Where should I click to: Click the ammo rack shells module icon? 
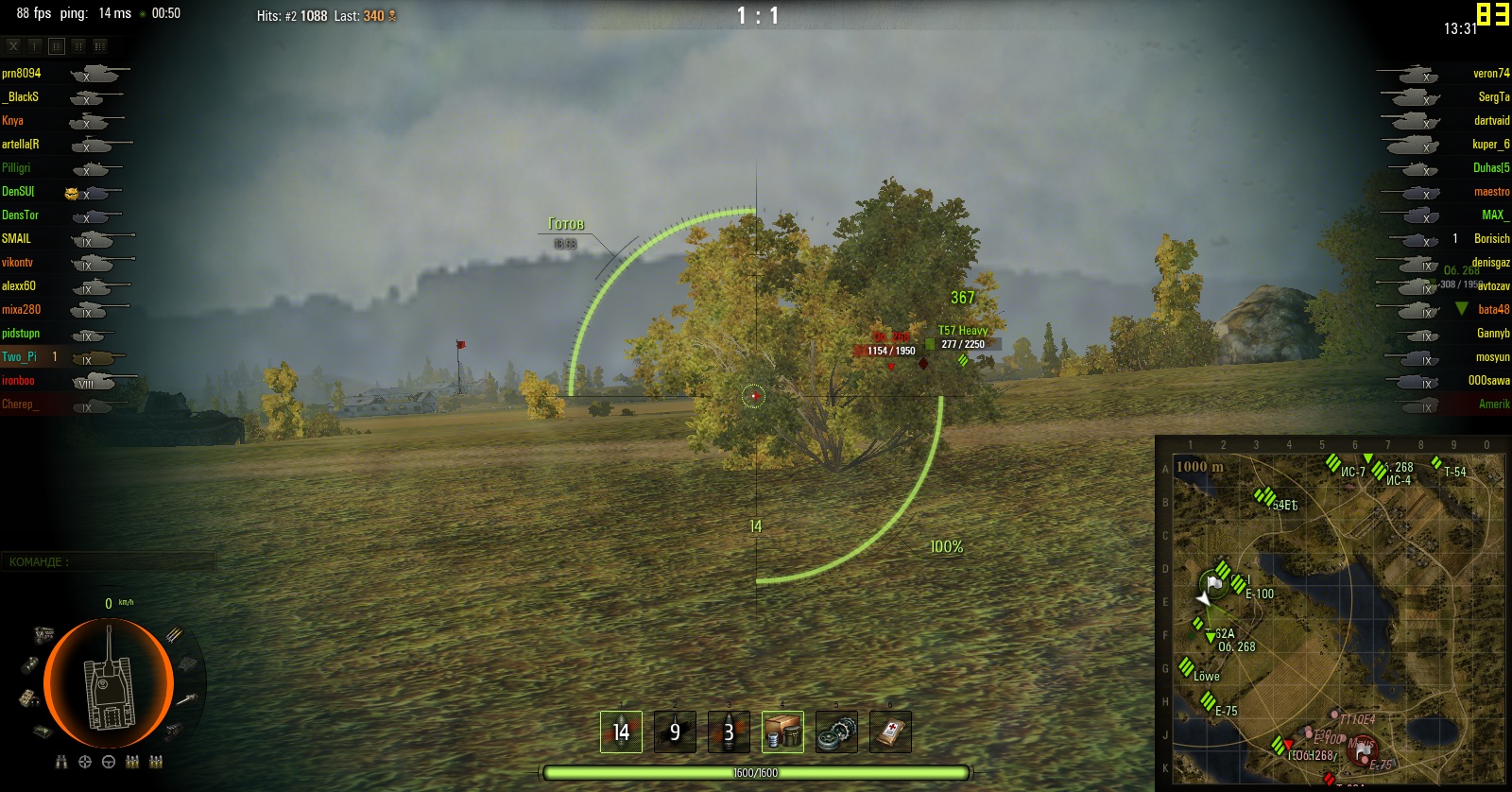(174, 634)
